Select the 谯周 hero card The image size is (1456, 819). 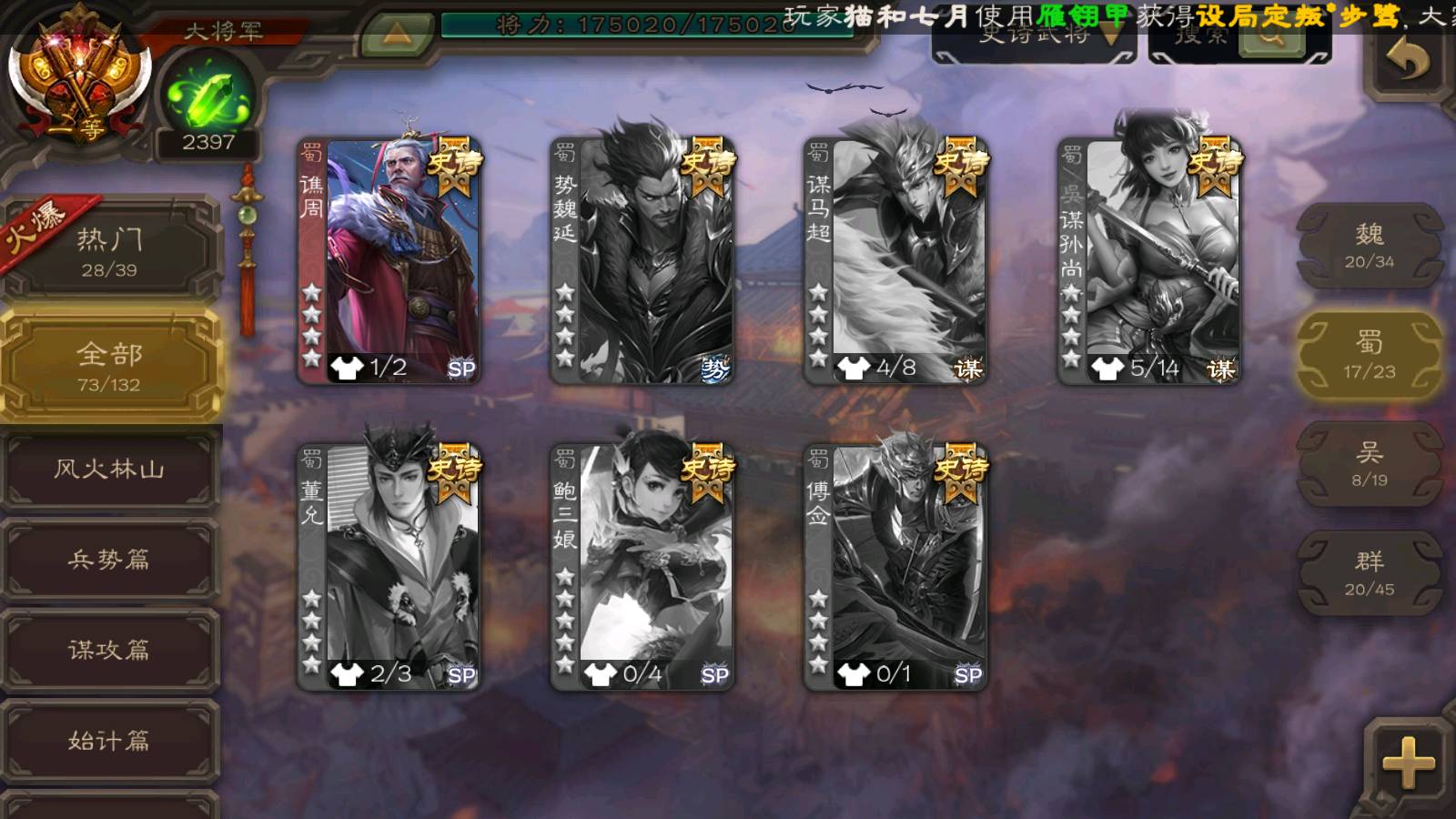coord(389,259)
